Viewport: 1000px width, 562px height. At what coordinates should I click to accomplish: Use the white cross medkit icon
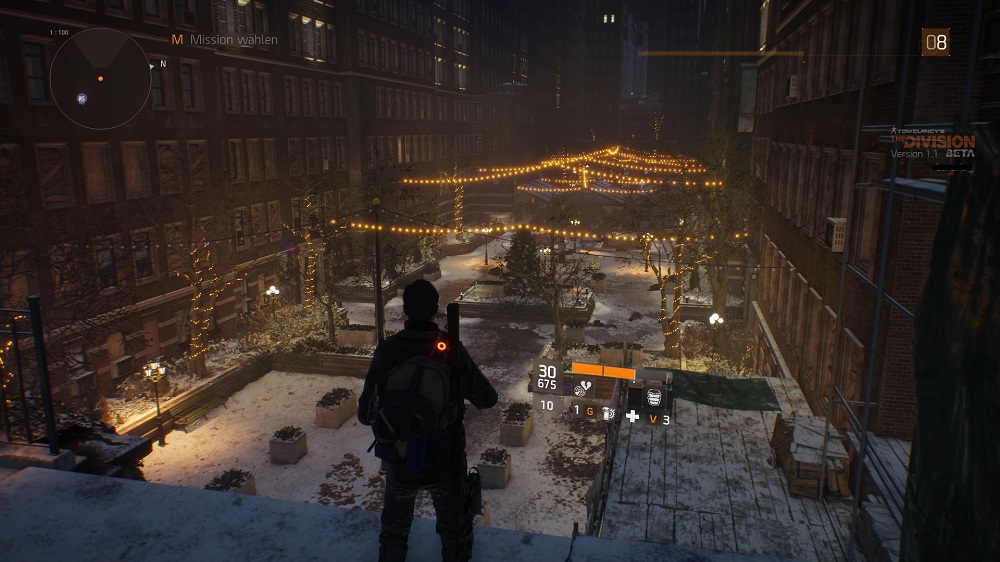point(632,416)
